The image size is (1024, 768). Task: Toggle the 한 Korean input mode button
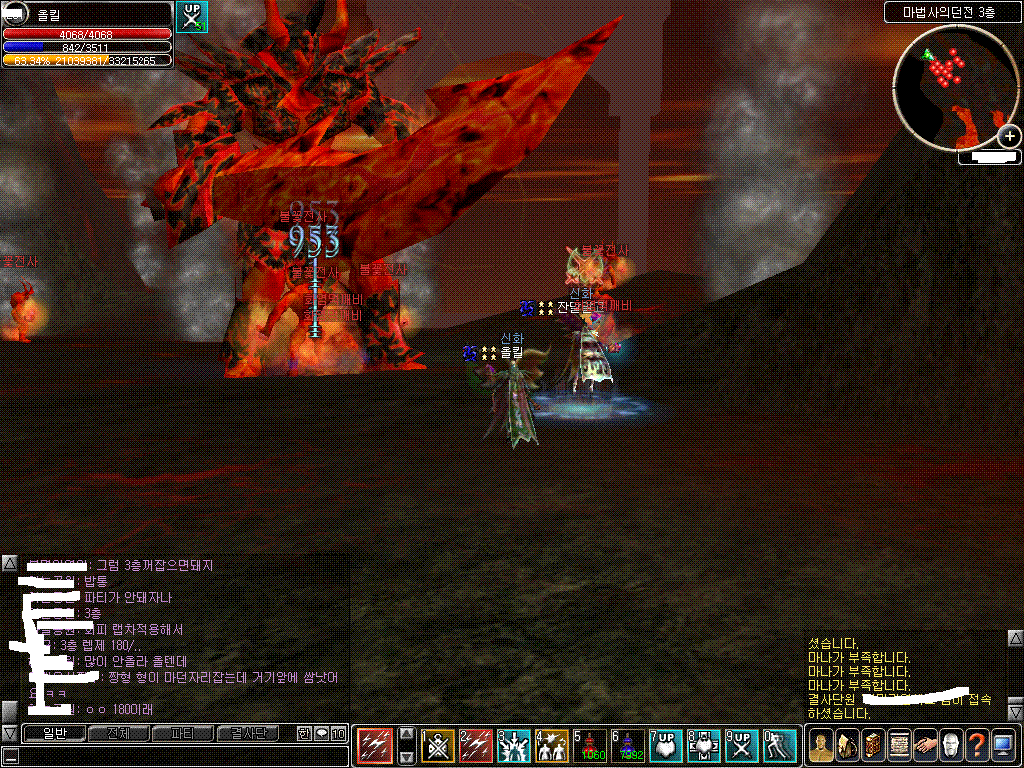(x=304, y=734)
